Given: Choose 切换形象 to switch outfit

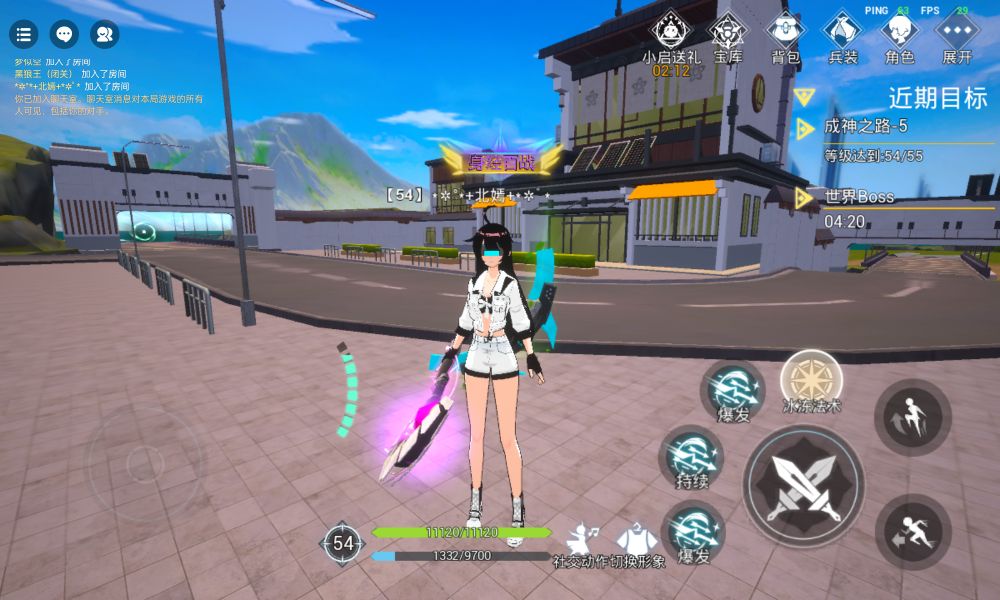Looking at the screenshot, I should [x=638, y=546].
